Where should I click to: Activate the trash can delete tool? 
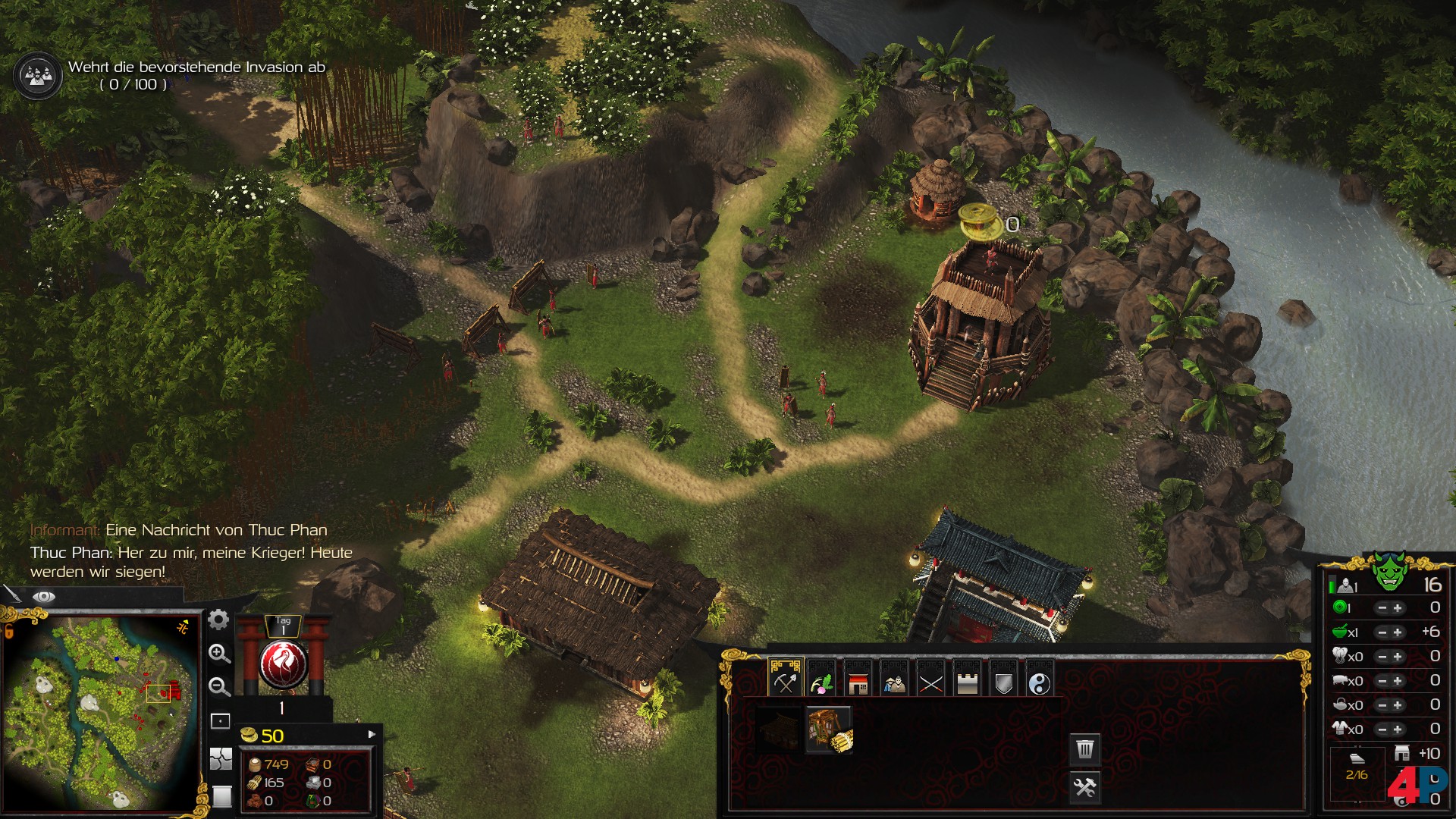pos(1085,749)
